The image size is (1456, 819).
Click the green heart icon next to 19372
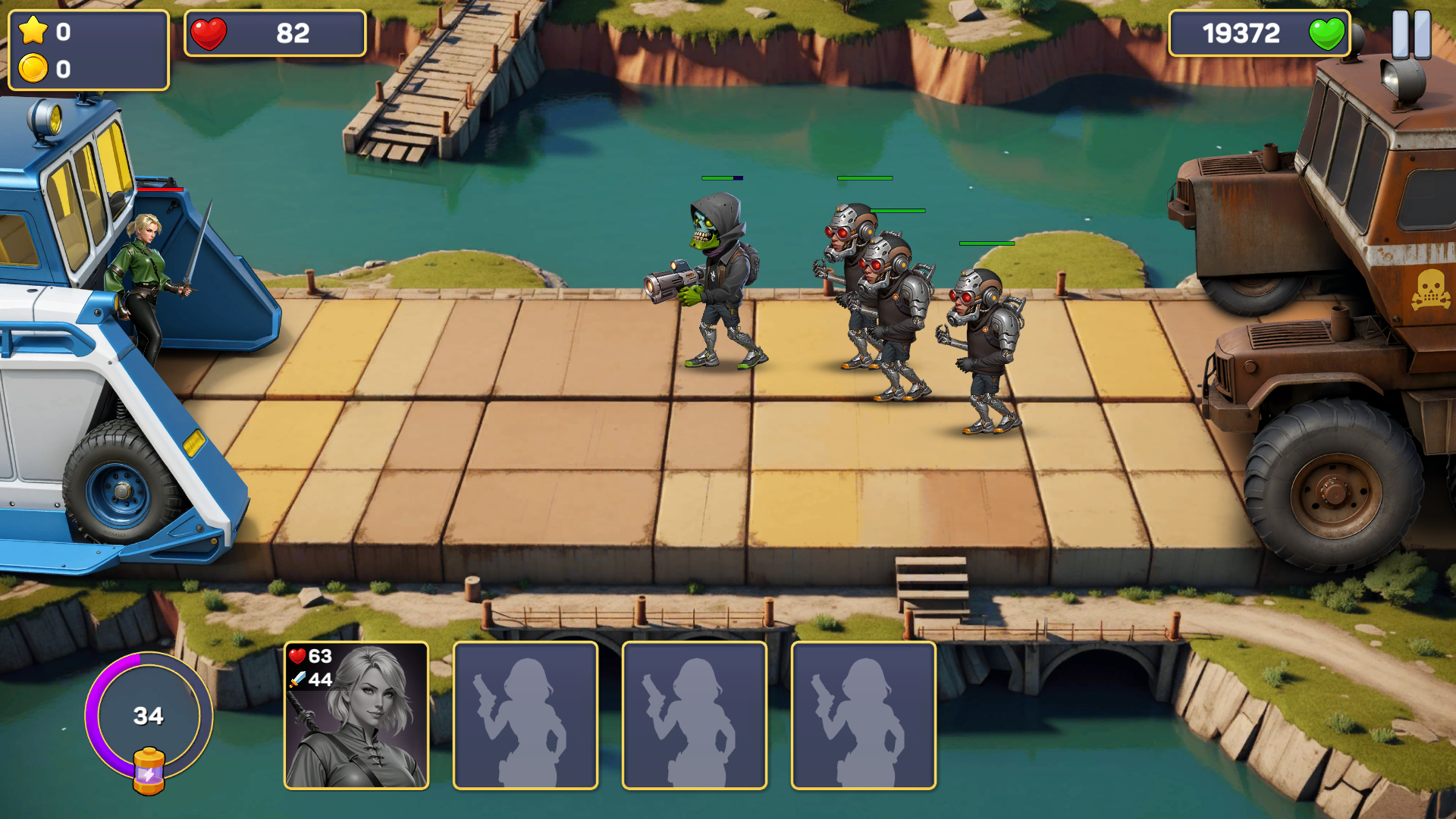(1328, 34)
